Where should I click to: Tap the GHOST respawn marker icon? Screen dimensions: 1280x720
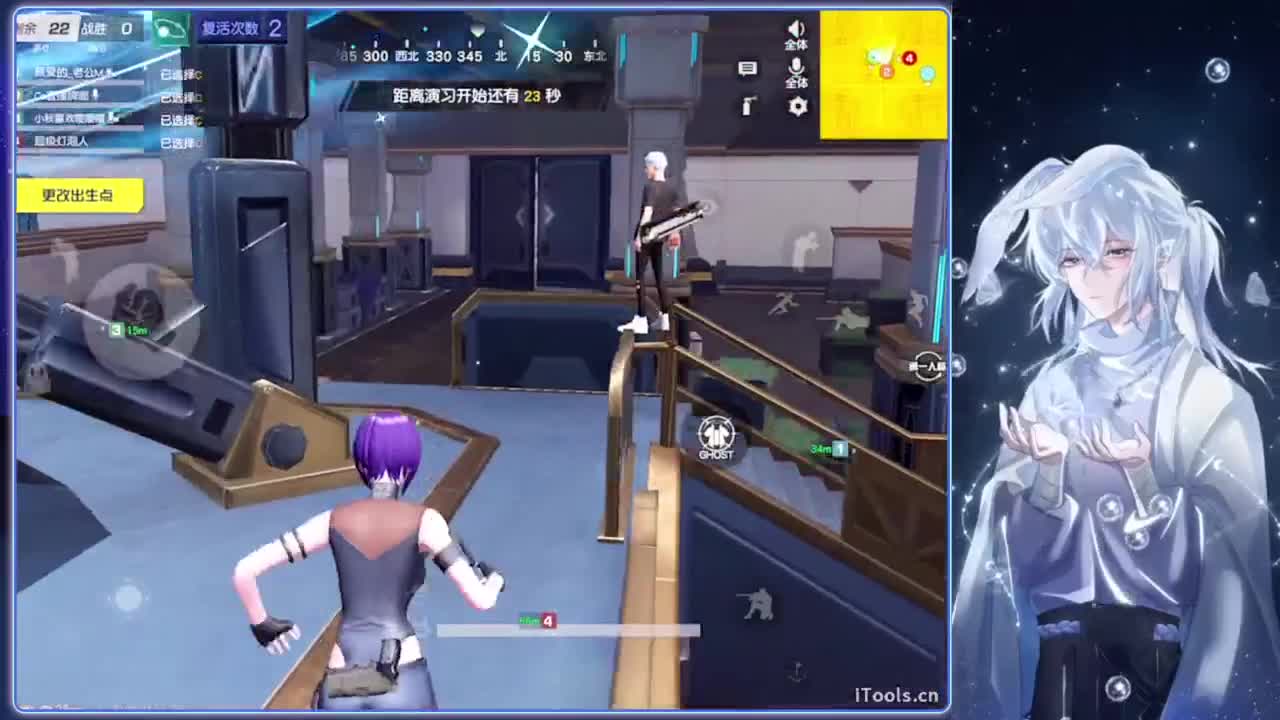716,436
